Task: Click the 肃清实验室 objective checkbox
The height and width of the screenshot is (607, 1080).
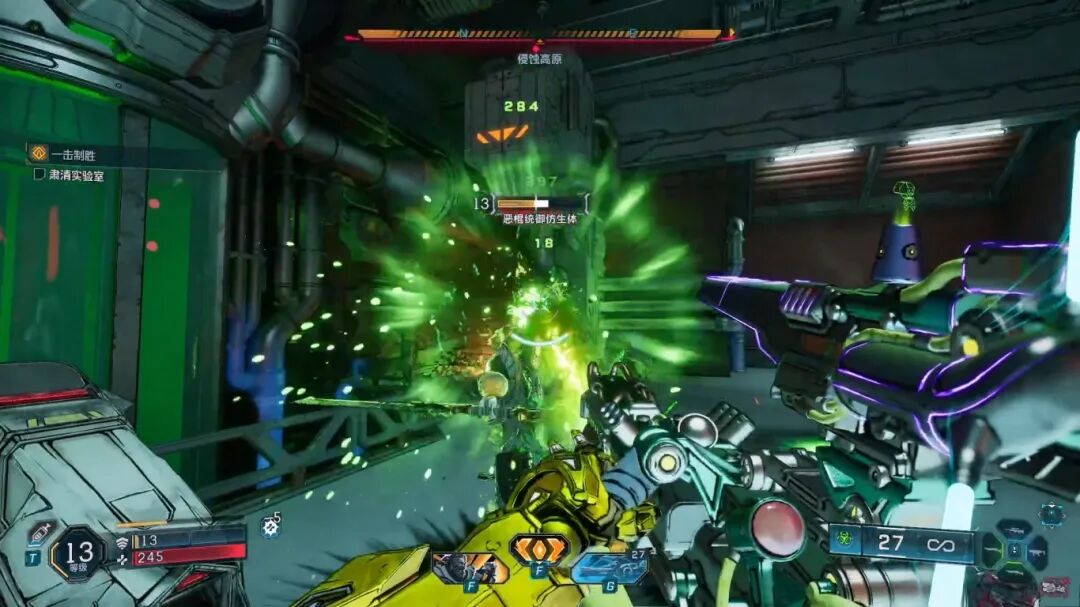Action: (x=40, y=175)
